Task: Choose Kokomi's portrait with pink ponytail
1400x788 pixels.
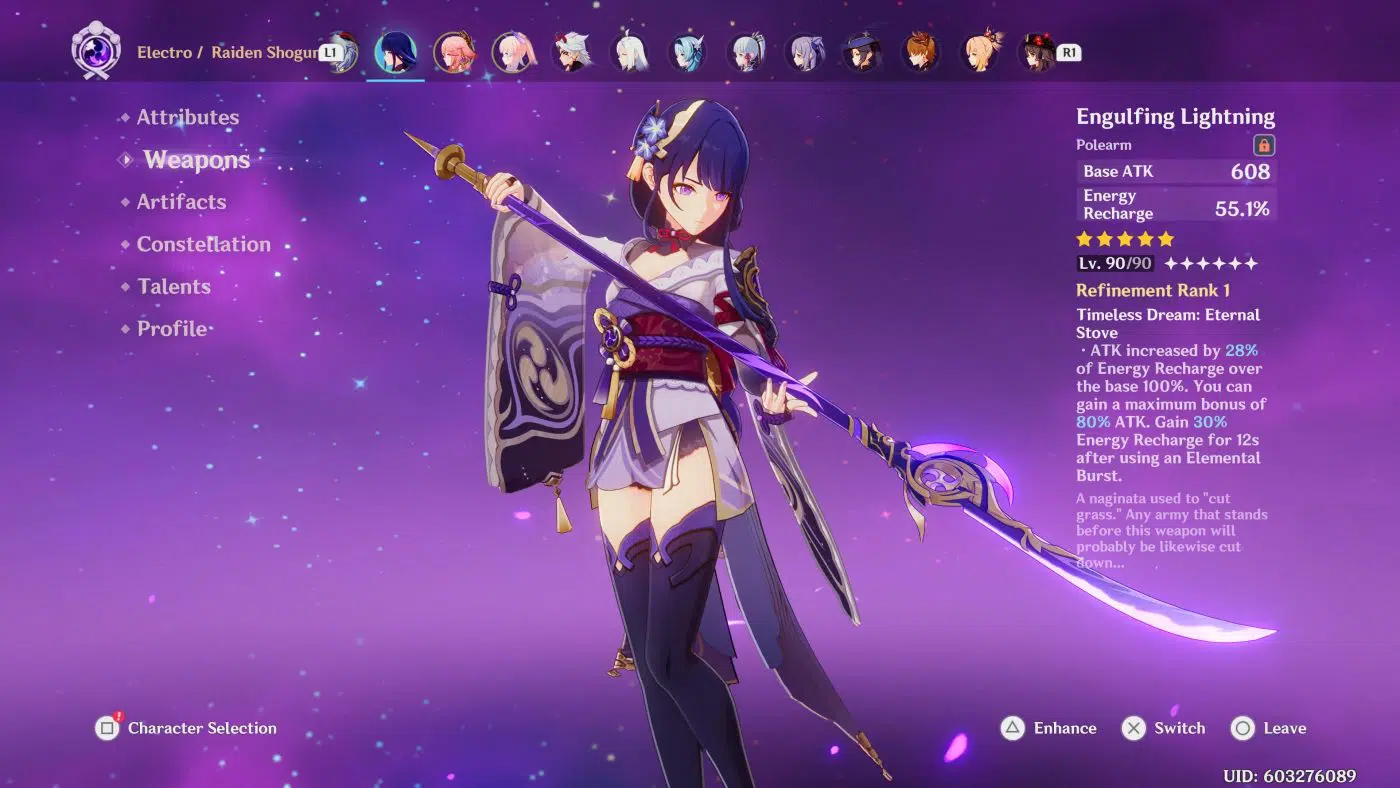Action: pos(513,52)
